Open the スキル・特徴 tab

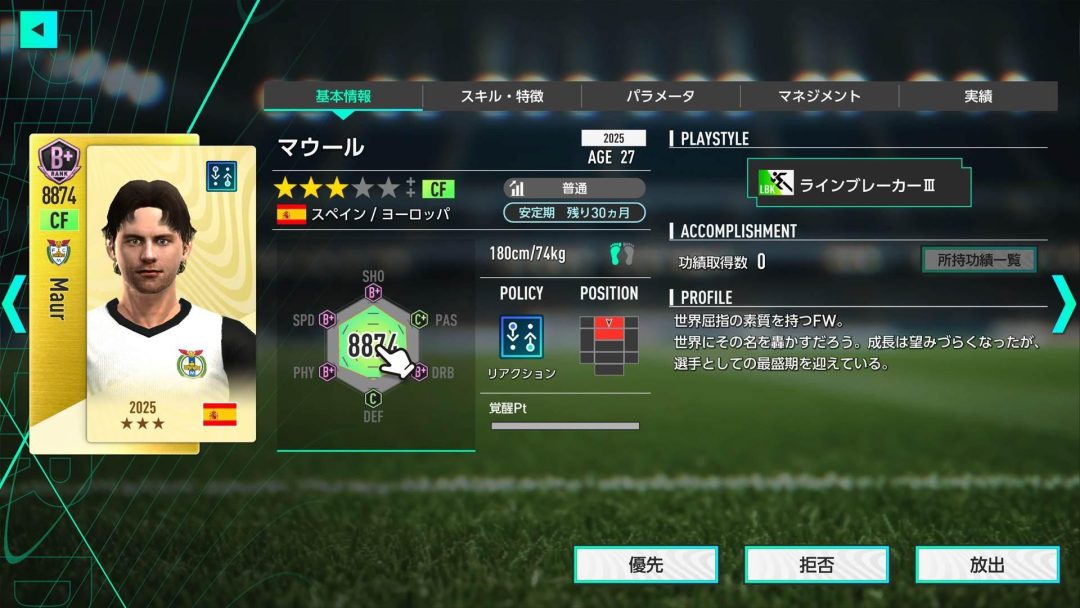point(502,97)
